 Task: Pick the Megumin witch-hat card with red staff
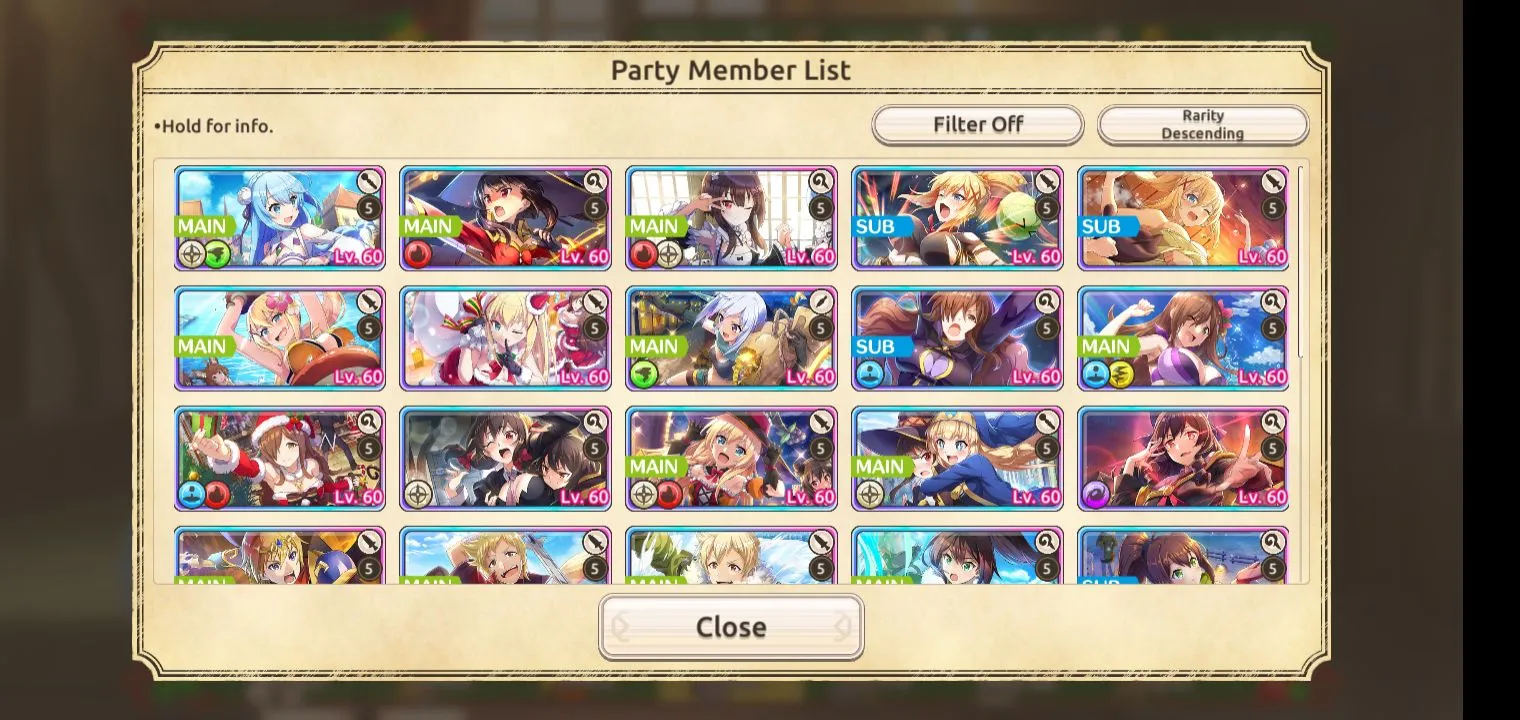(x=505, y=218)
